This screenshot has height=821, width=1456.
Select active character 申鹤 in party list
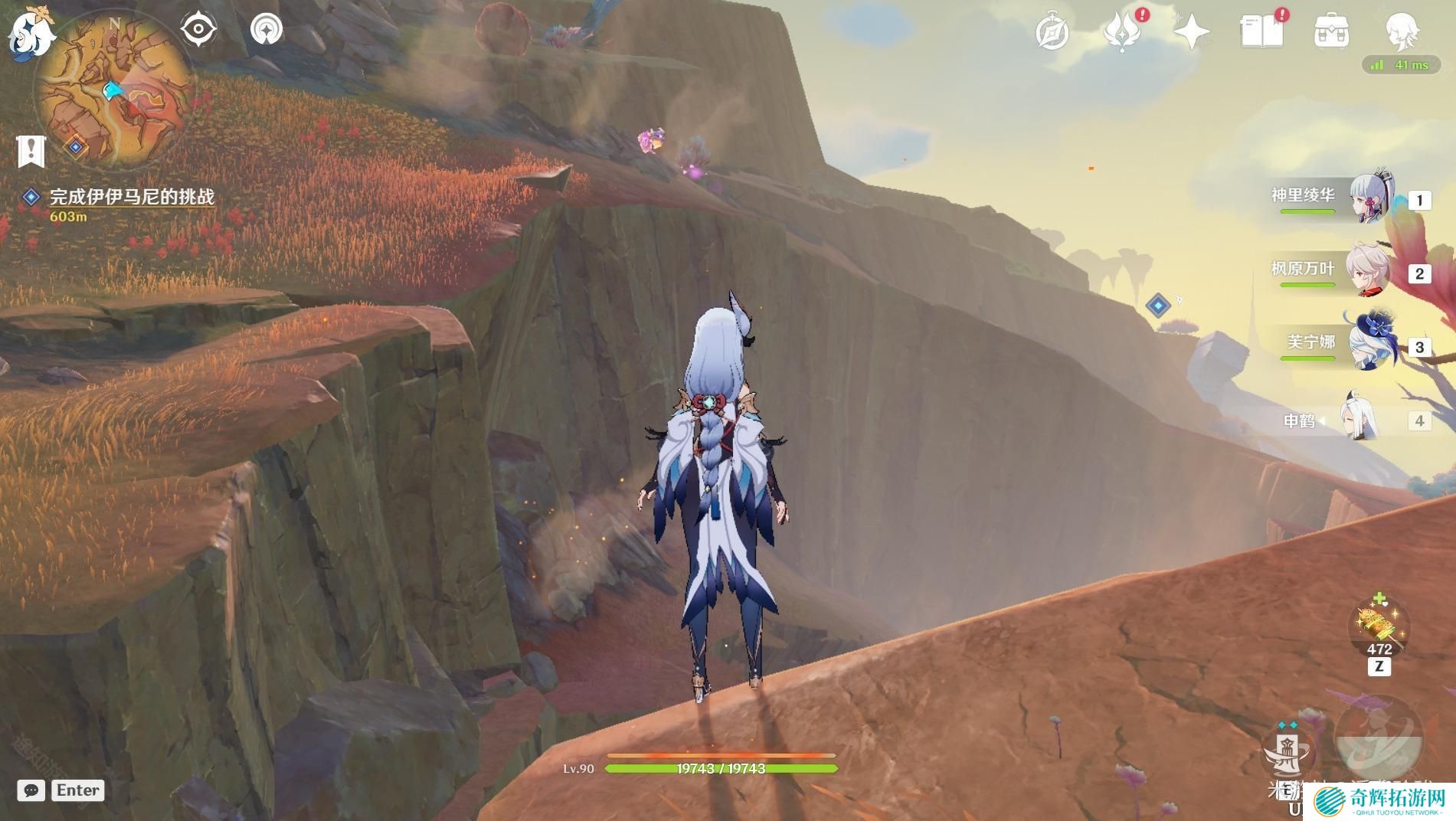coord(1359,419)
